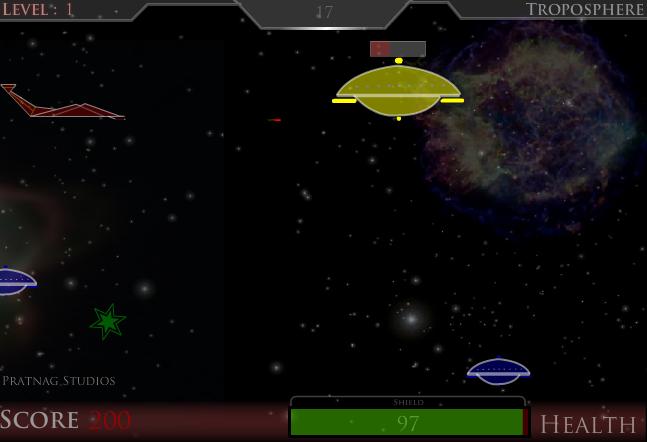The image size is (647, 442).
Task: Open the Pratnag Studios credit link
Action: 59,381
